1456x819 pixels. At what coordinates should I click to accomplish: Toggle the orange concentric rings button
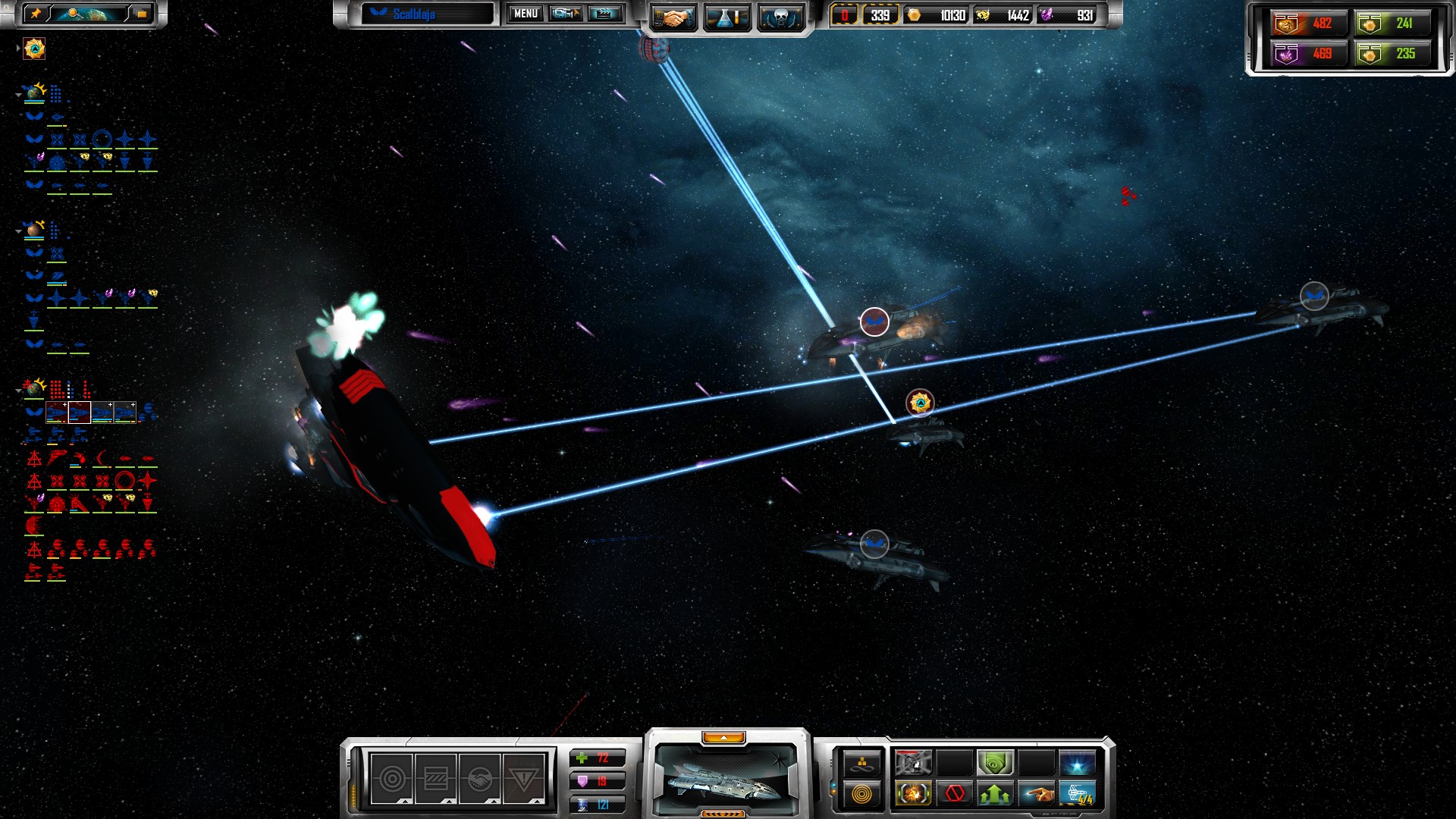pos(862,794)
